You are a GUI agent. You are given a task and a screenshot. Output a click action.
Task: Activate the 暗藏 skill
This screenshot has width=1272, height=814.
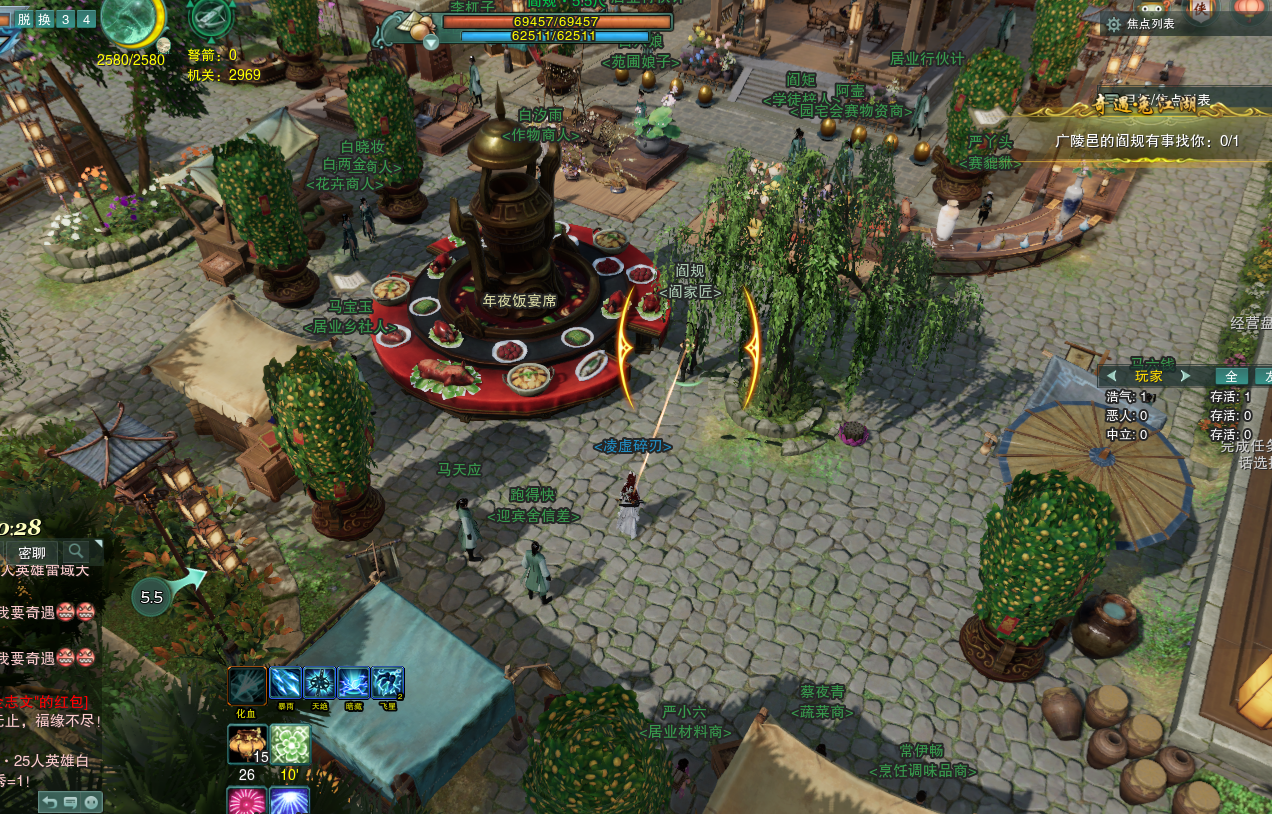(354, 684)
